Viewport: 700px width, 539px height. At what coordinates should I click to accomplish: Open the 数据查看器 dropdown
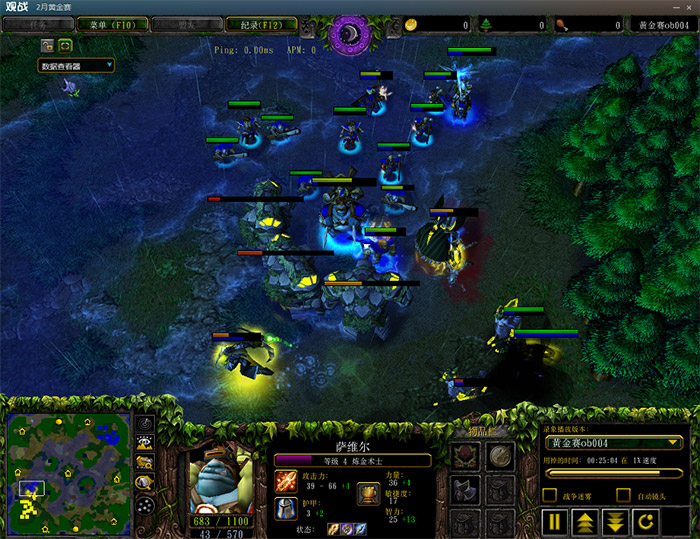click(x=77, y=66)
